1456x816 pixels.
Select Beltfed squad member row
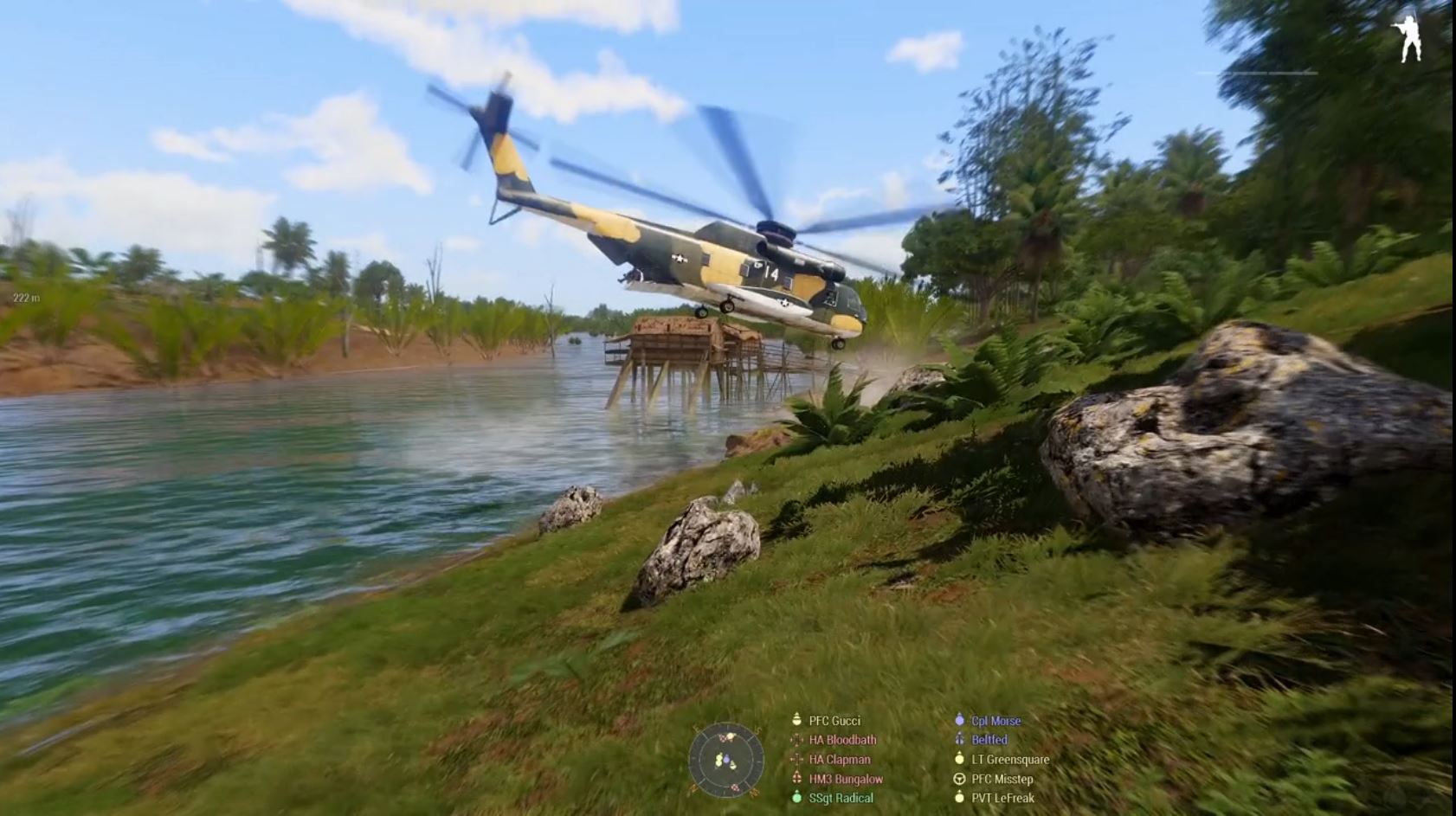989,740
